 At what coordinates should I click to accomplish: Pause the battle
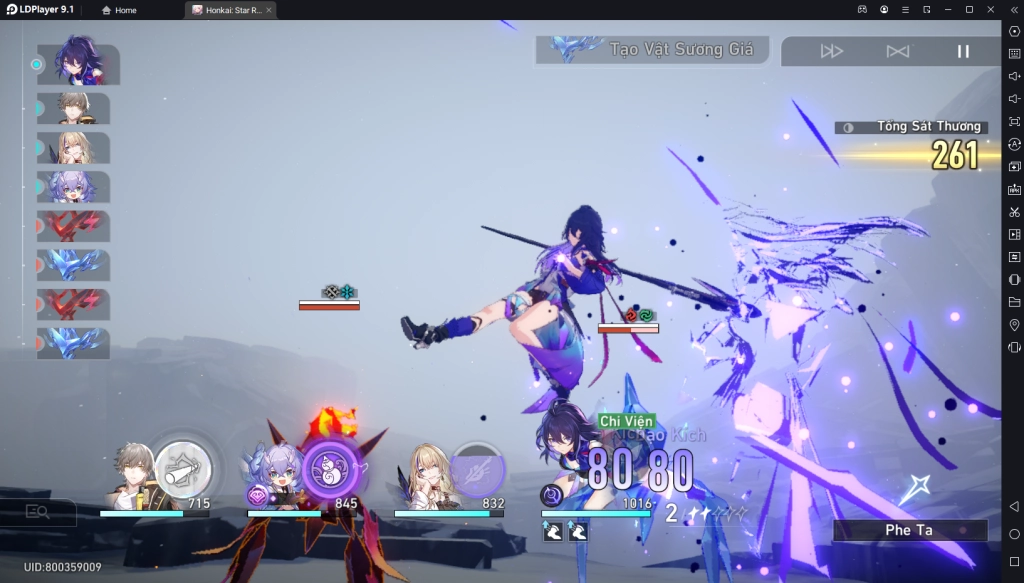click(963, 51)
